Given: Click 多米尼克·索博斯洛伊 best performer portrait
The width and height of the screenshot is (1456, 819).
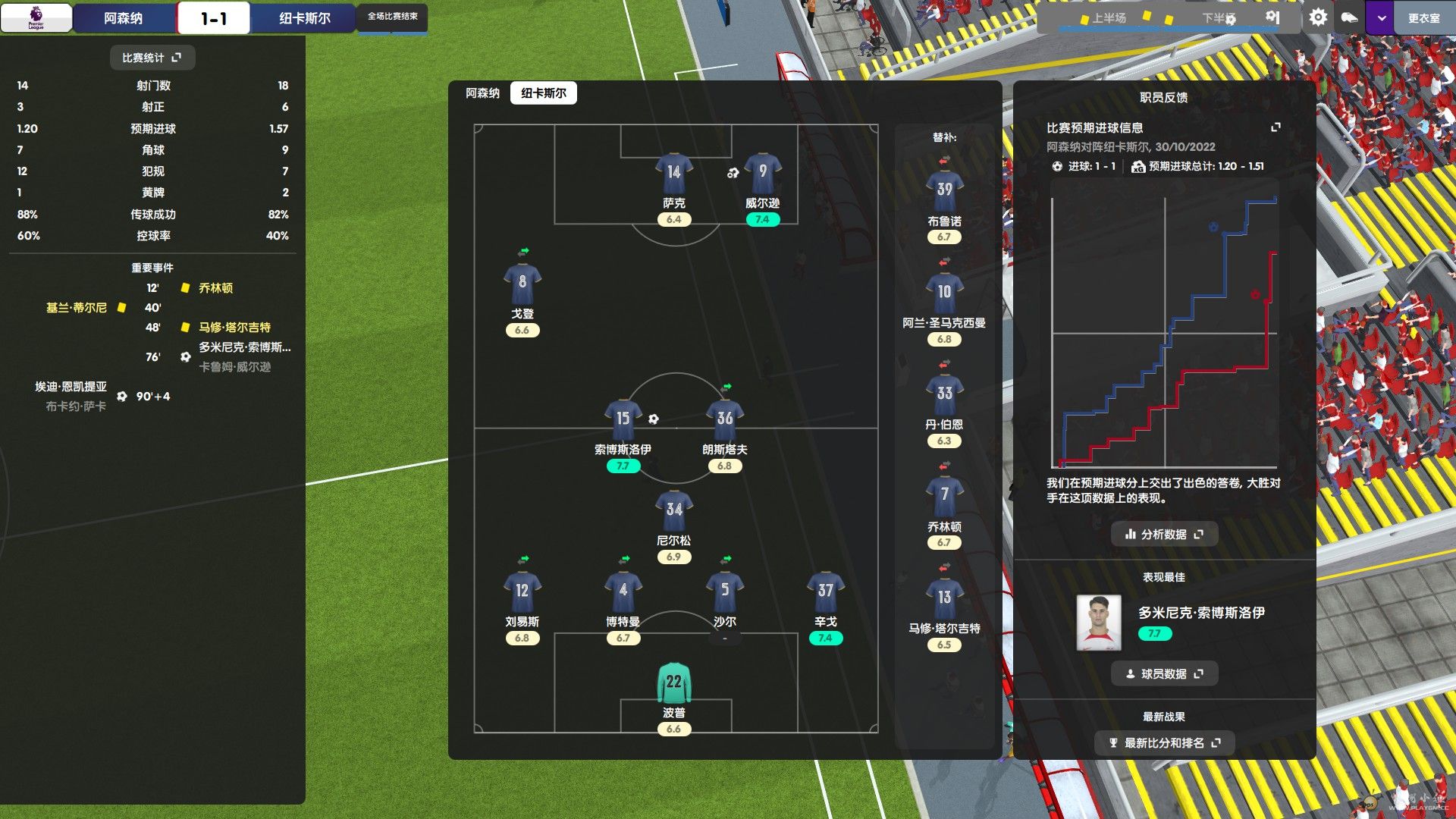Looking at the screenshot, I should click(x=1099, y=623).
